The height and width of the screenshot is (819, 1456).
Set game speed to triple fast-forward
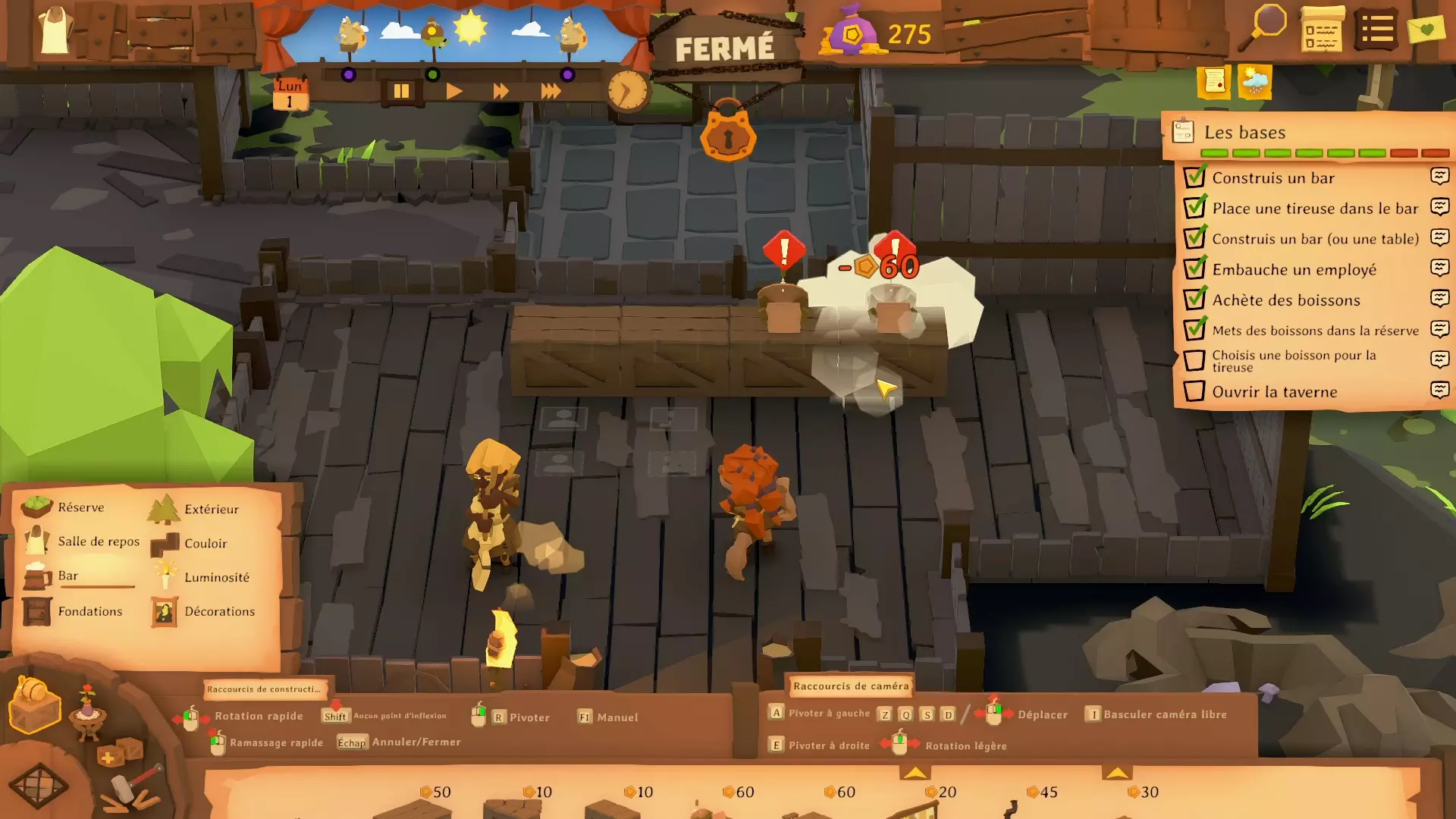click(551, 92)
